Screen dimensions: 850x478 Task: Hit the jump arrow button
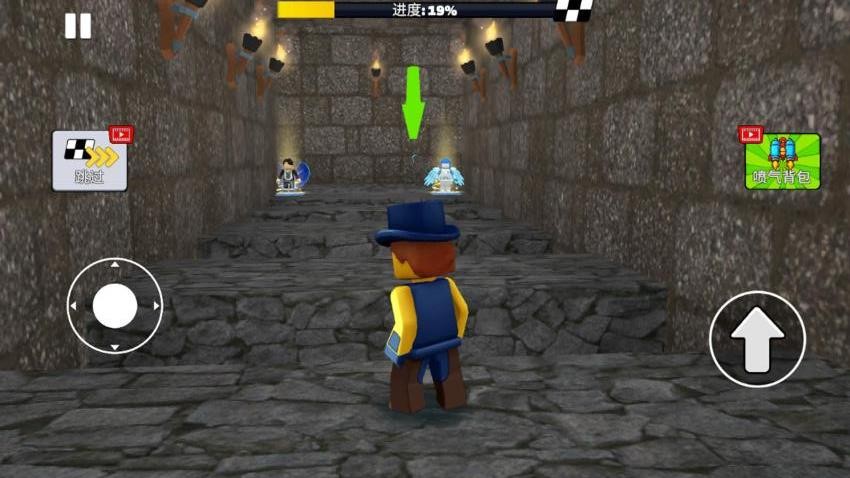pyautogui.click(x=757, y=340)
